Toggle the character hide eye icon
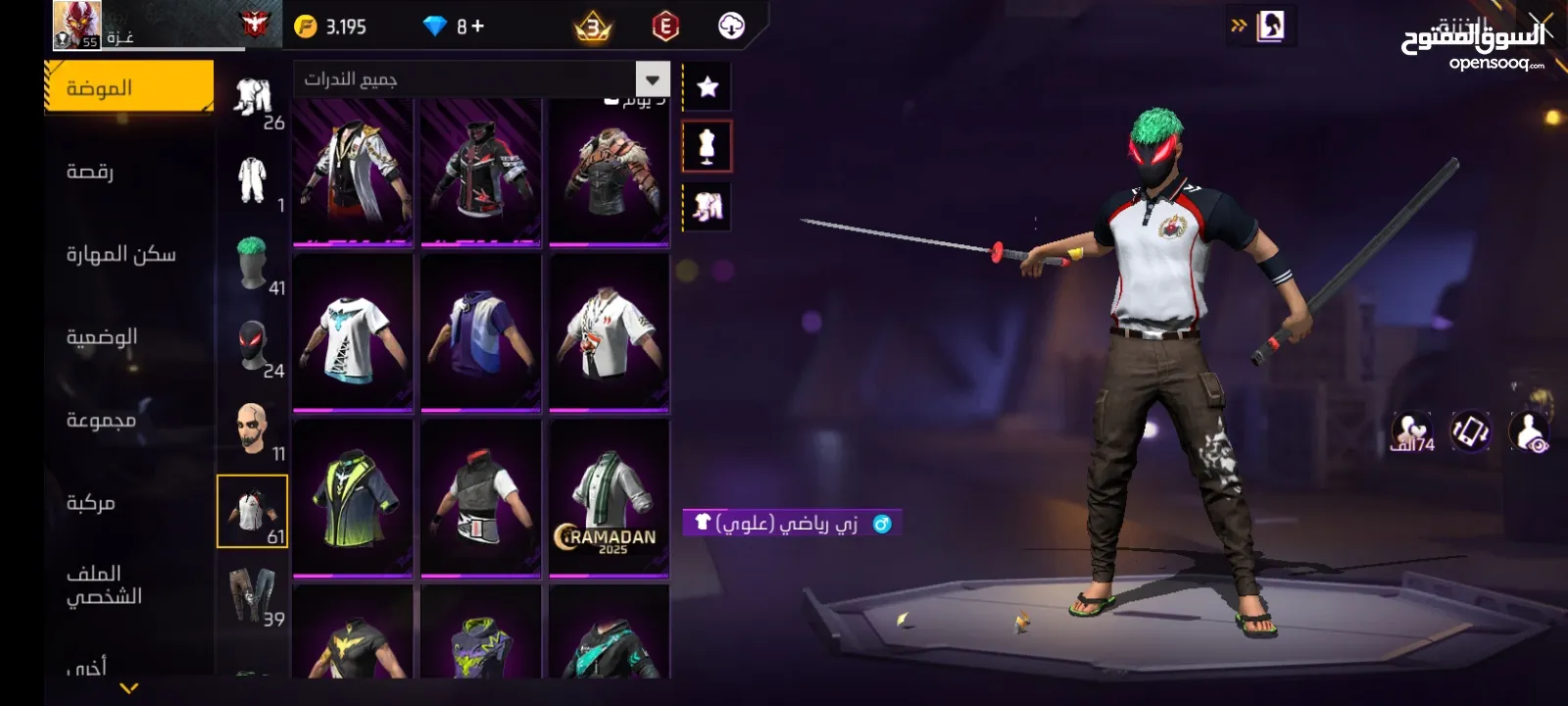Screen dimensions: 1568x706 (1530, 432)
